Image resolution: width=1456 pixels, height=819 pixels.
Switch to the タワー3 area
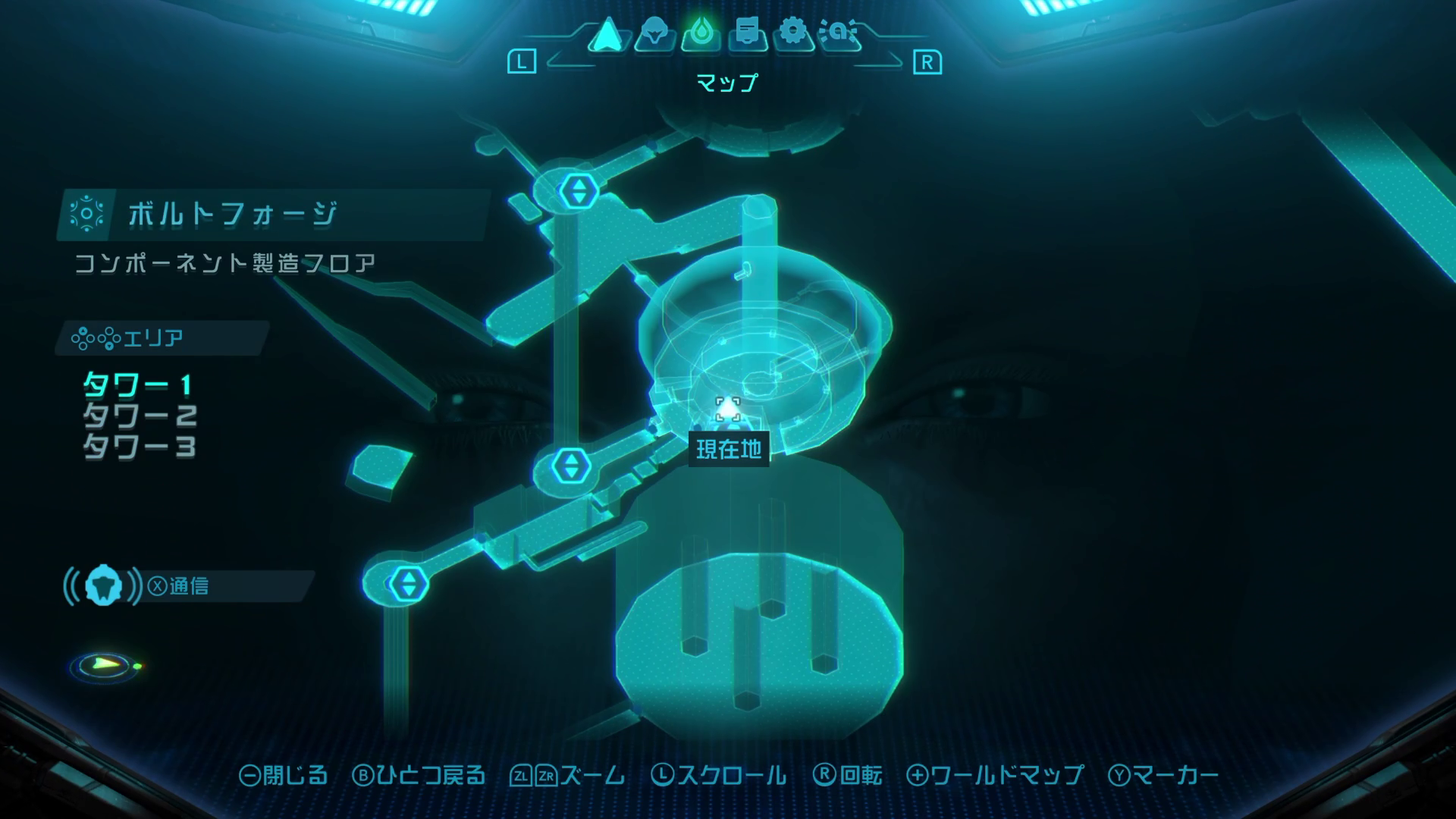pos(140,447)
